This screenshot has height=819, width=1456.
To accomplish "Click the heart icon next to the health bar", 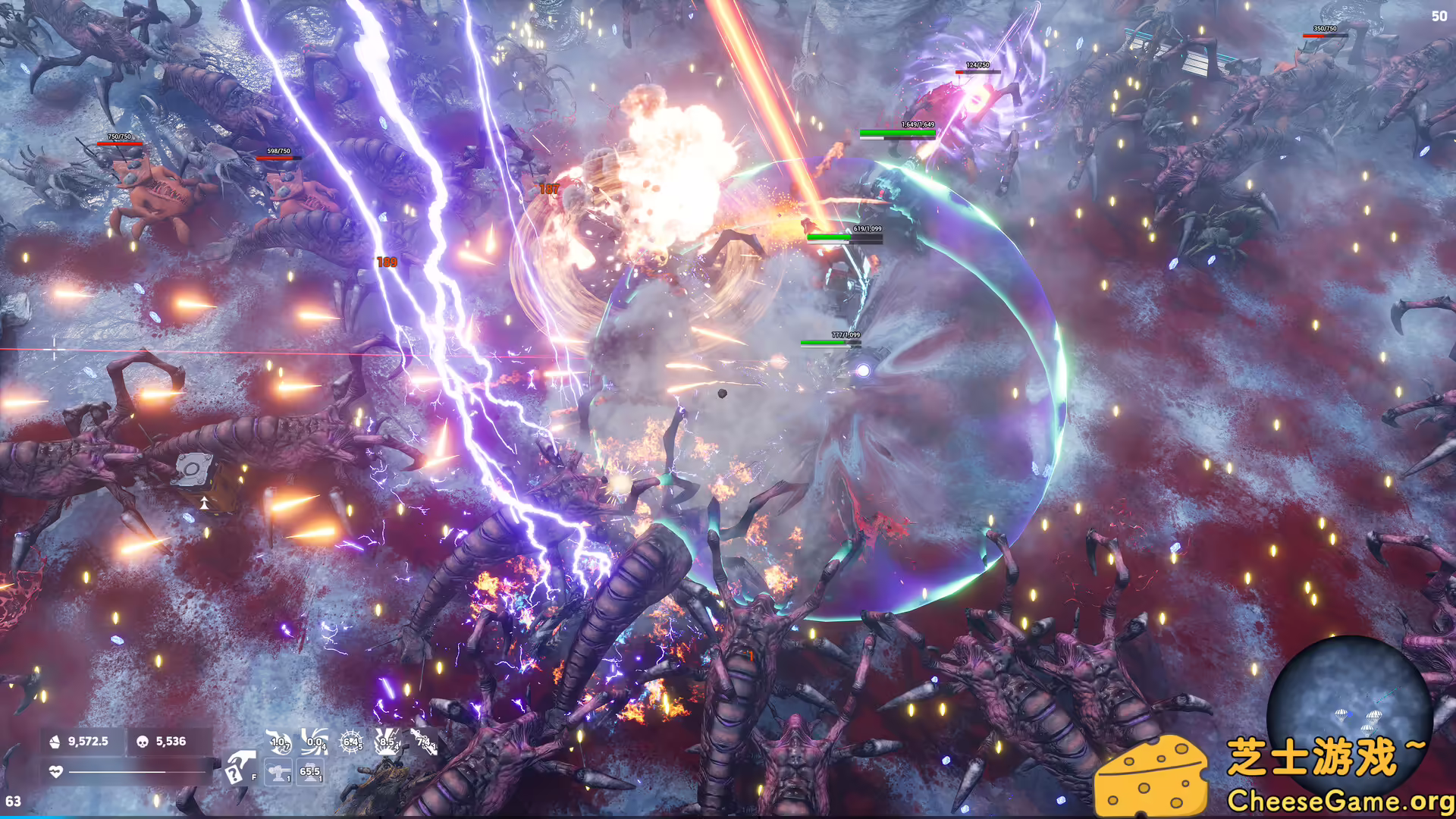I will tap(56, 770).
